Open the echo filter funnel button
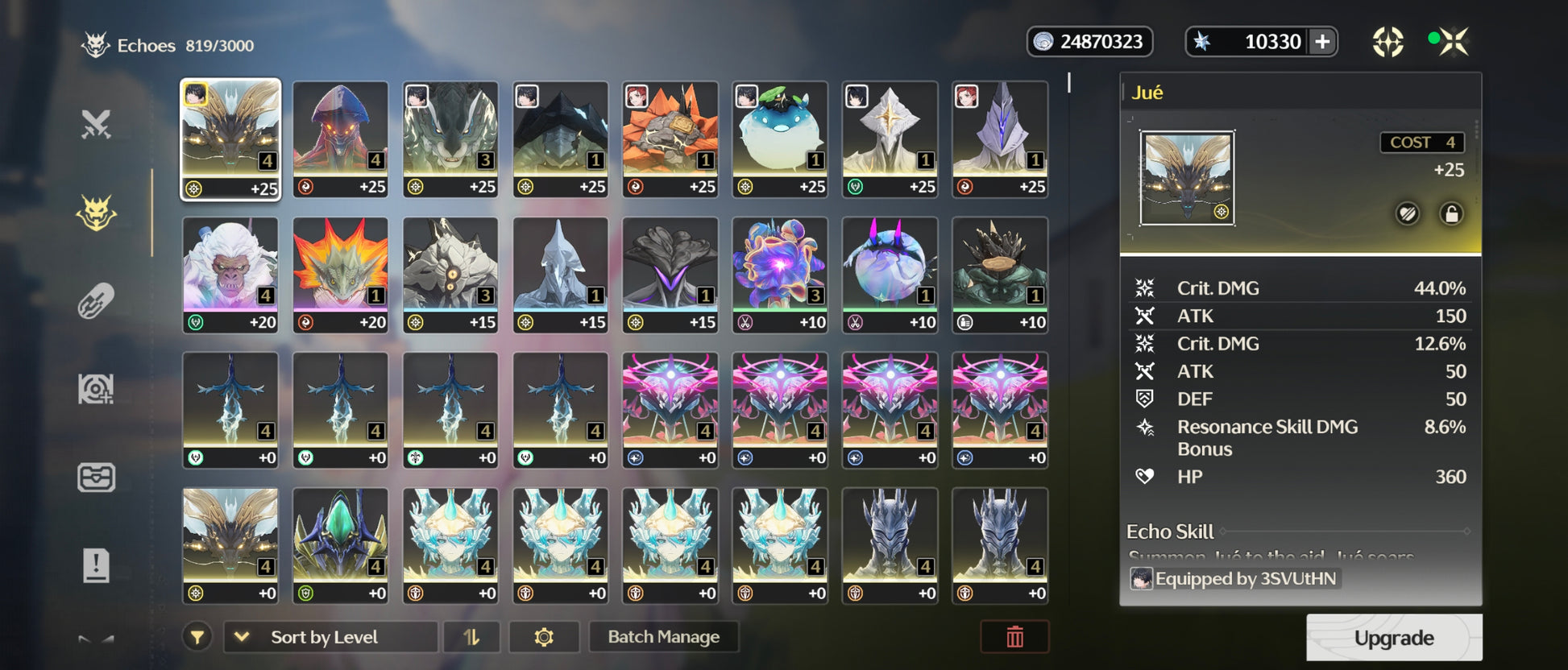This screenshot has width=1568, height=670. (197, 637)
